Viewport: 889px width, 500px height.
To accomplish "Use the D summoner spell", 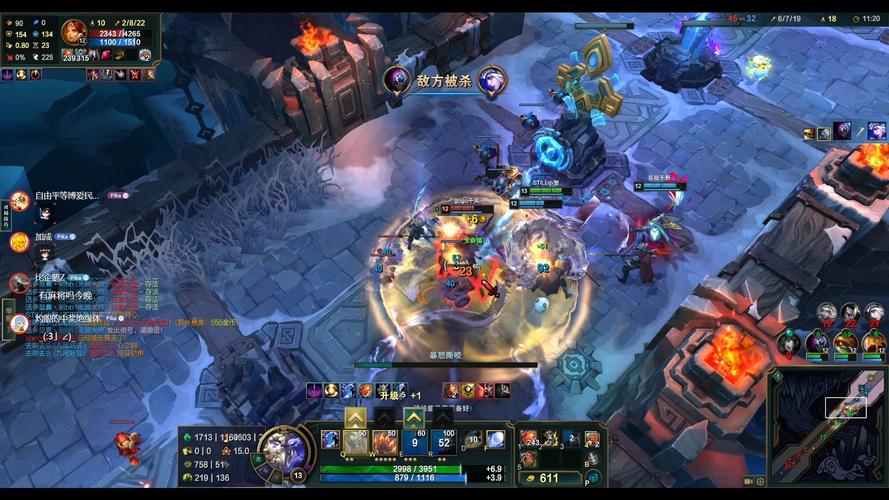I will [473, 440].
